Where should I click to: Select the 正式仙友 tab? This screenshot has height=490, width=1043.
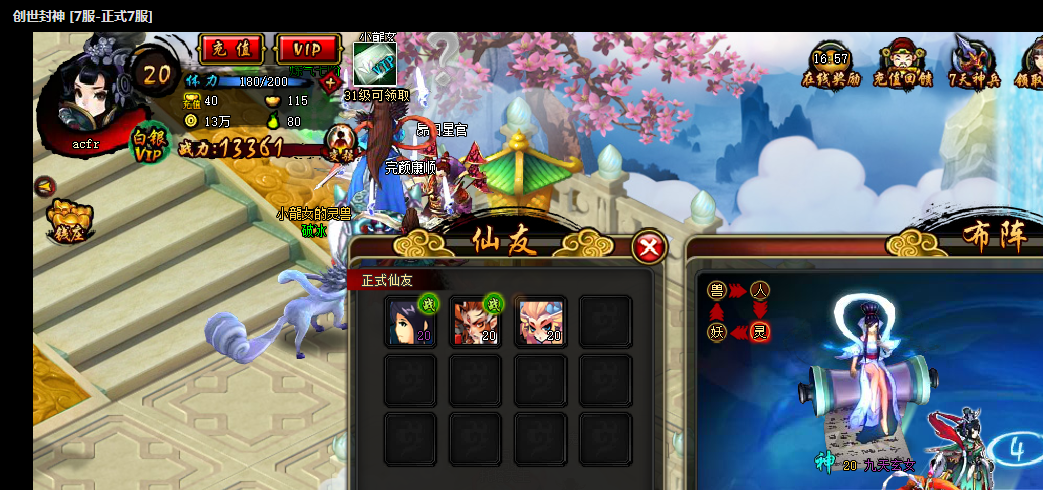pyautogui.click(x=387, y=281)
